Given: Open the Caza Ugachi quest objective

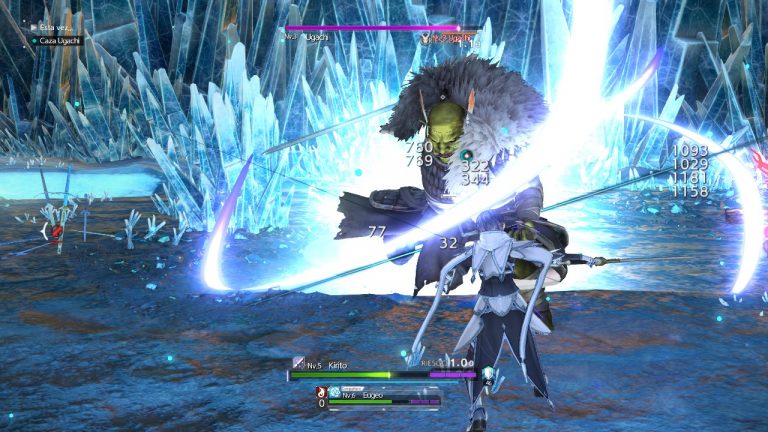Looking at the screenshot, I should click(x=56, y=40).
